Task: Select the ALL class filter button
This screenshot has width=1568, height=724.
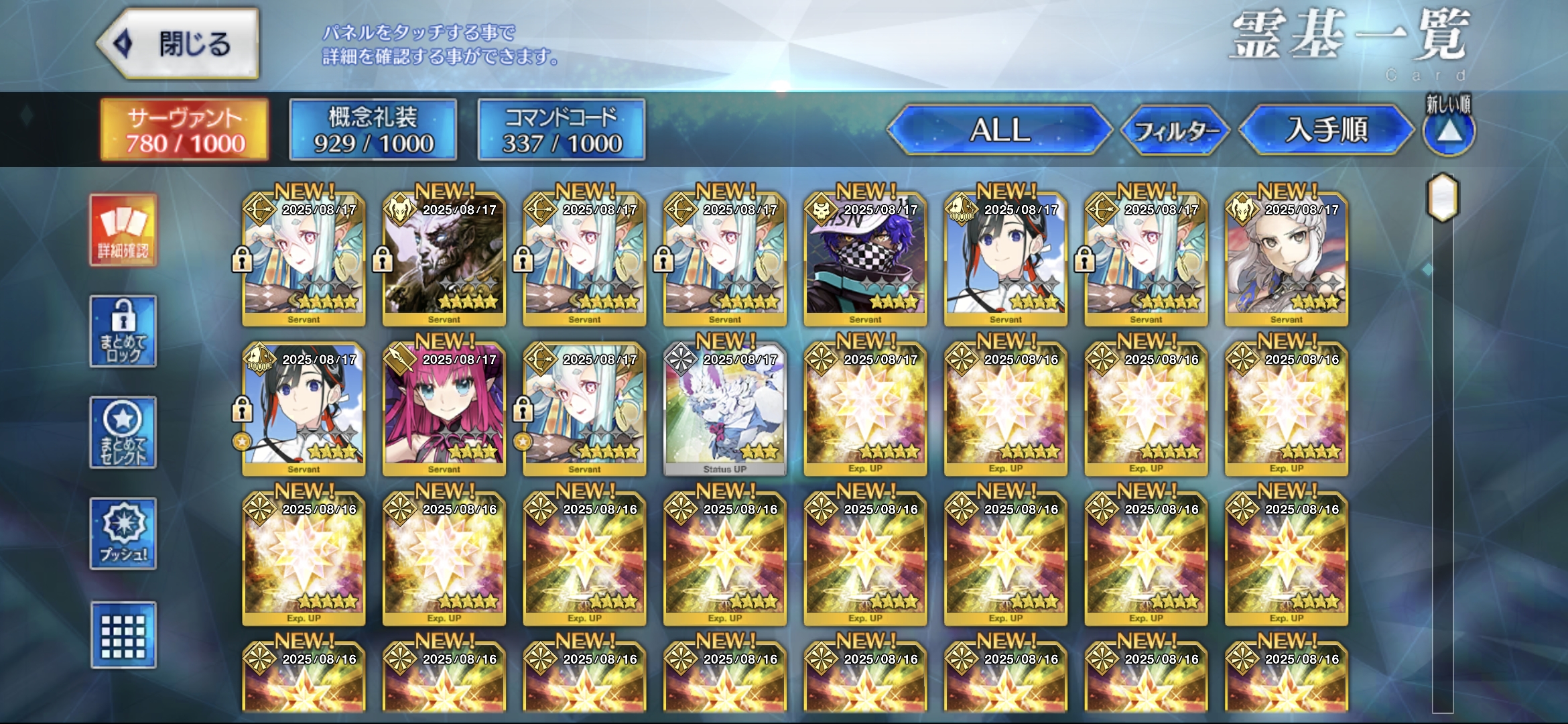Action: click(x=1000, y=130)
